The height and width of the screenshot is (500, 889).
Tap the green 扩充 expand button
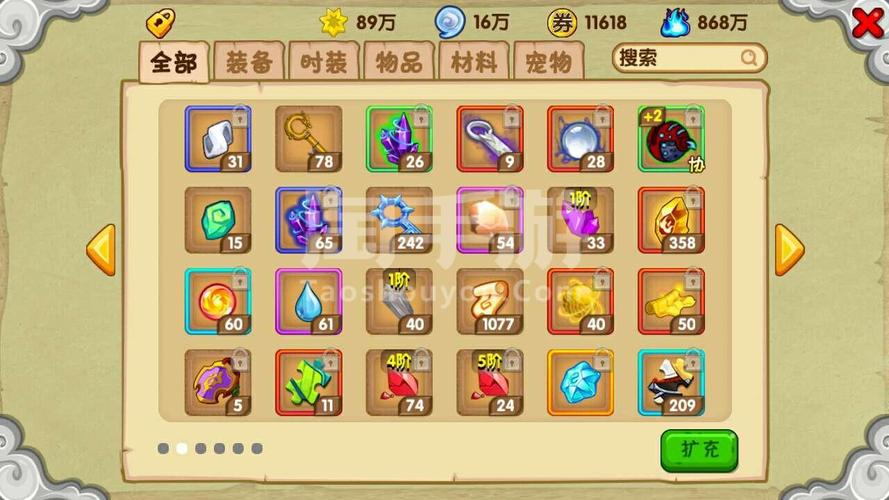[x=699, y=449]
